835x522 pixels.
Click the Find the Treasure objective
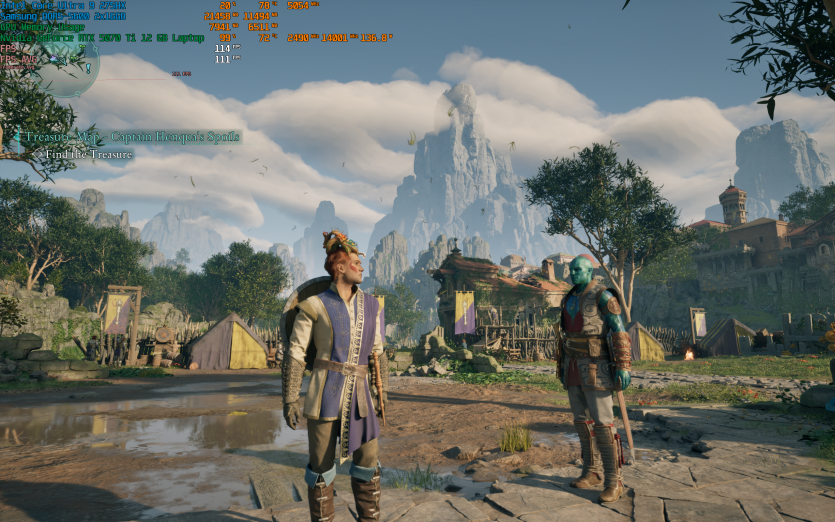click(88, 155)
